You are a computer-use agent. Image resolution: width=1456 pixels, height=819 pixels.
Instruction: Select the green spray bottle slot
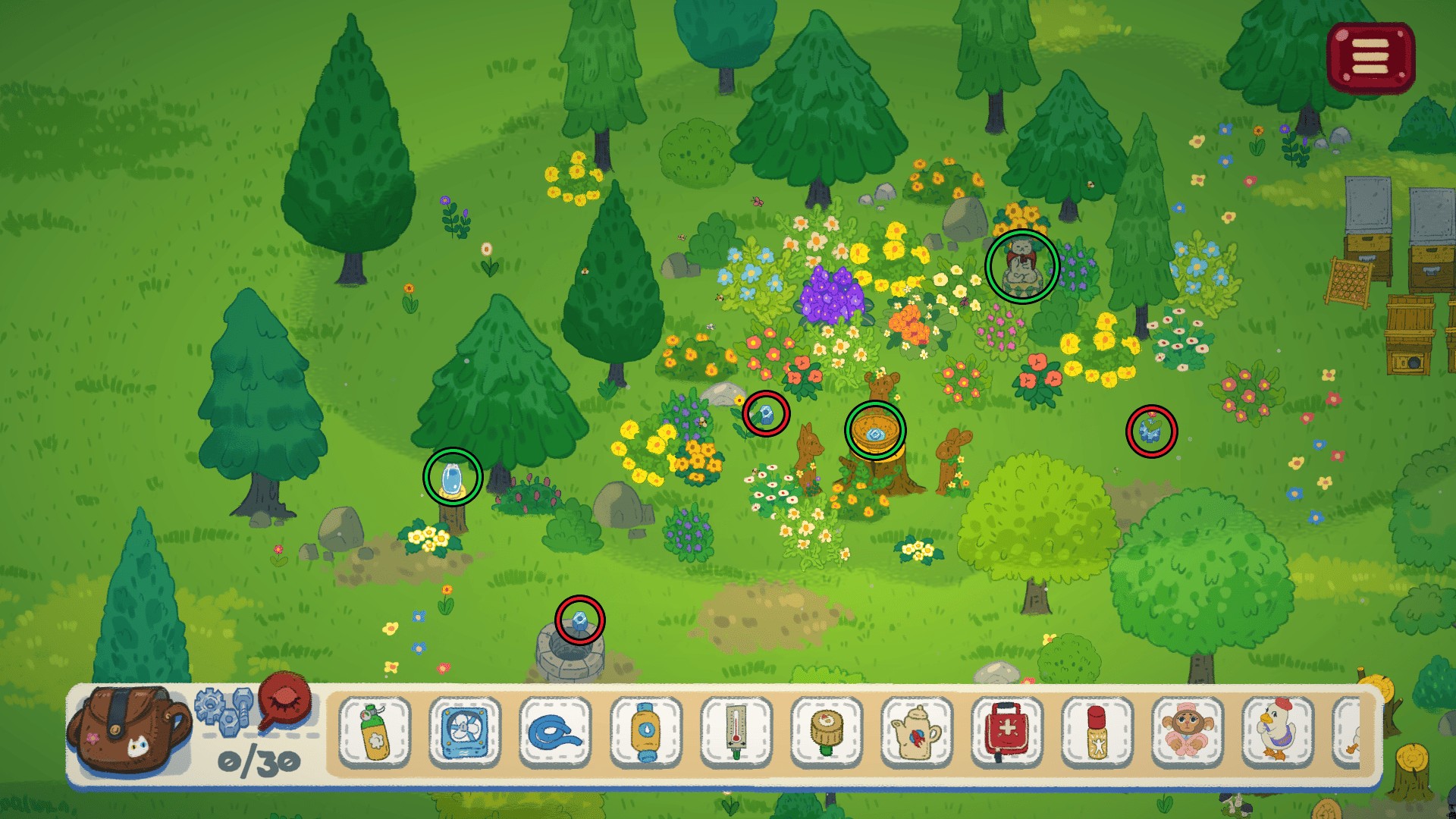pyautogui.click(x=375, y=733)
